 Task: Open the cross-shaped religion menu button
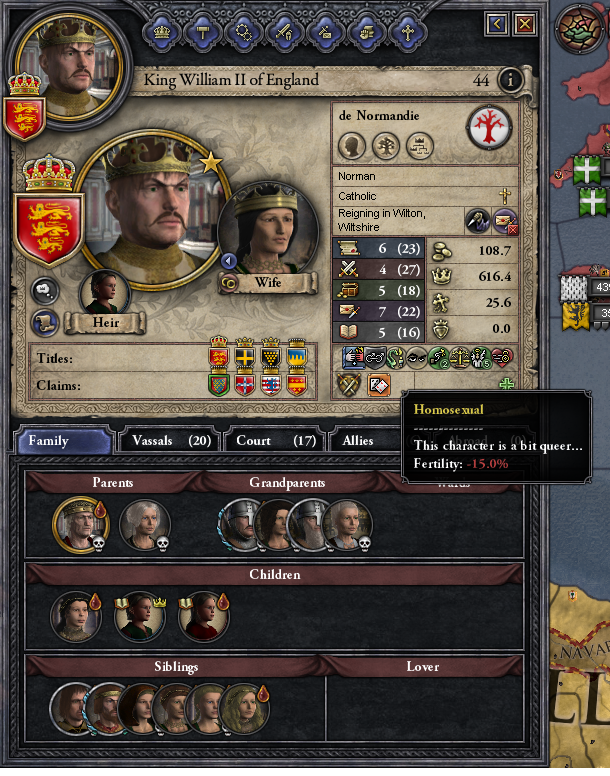tap(405, 31)
